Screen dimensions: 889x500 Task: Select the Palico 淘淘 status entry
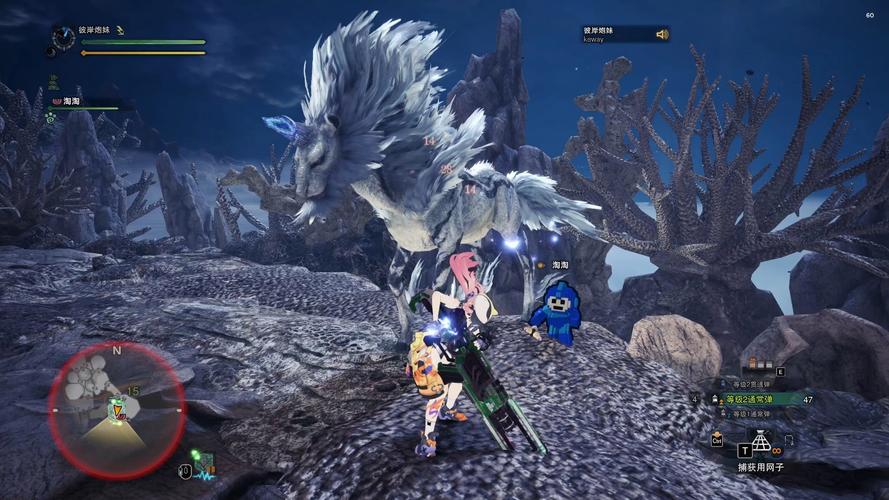coord(72,101)
